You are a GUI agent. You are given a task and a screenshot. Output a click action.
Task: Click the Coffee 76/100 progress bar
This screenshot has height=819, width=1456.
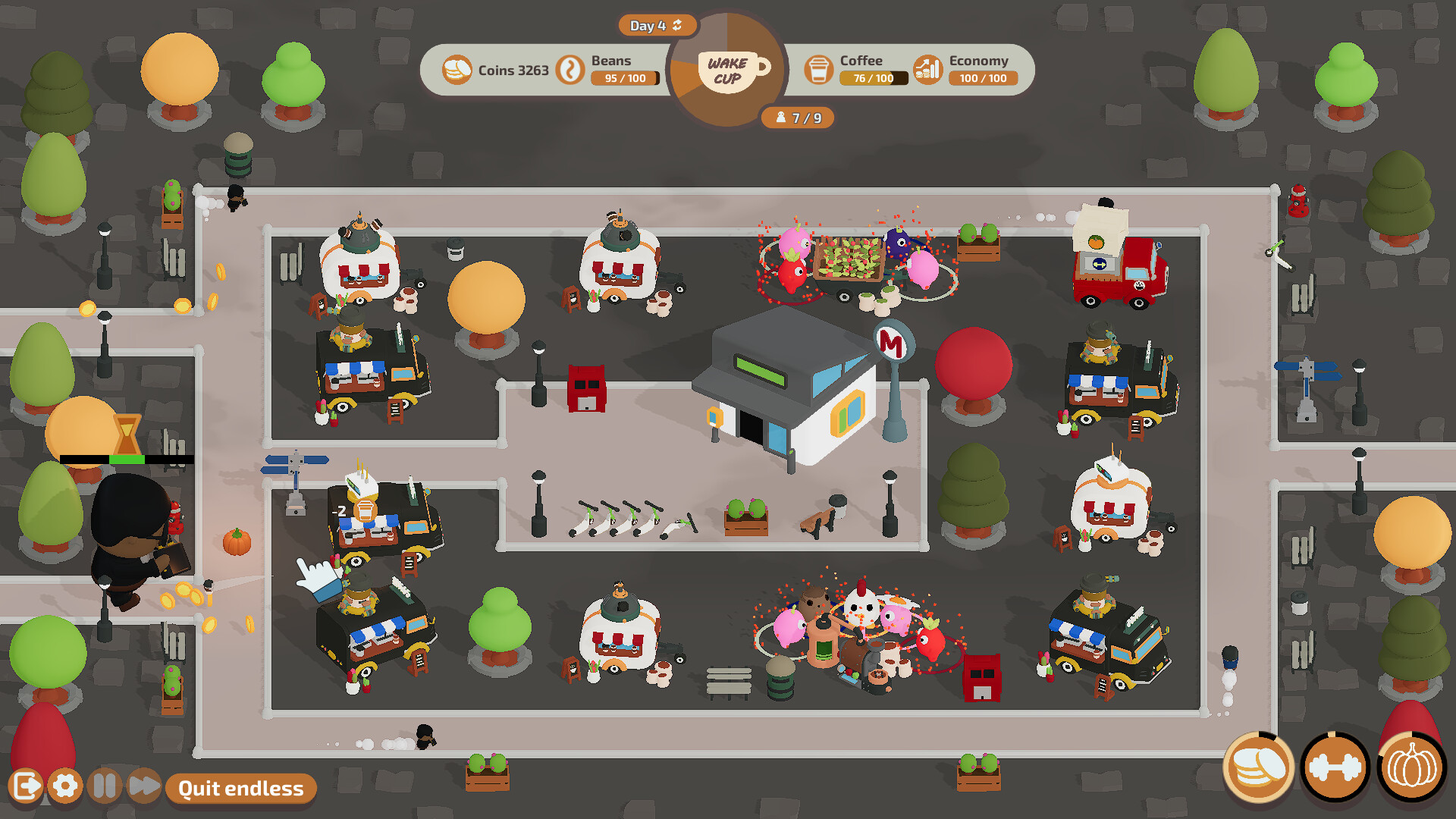pos(873,78)
